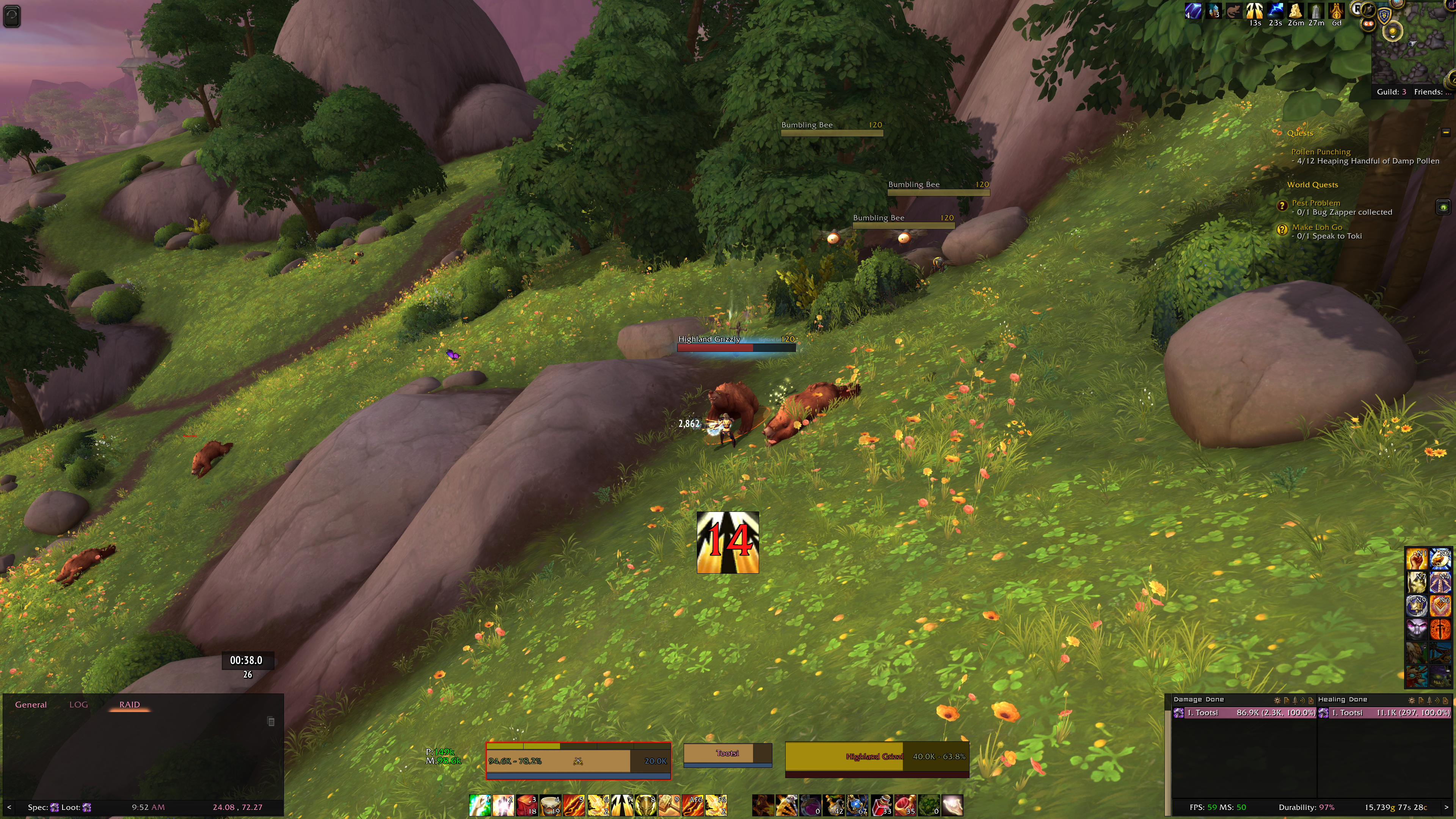
Task: Open the Pollen Punching quest entry
Action: tap(1320, 152)
